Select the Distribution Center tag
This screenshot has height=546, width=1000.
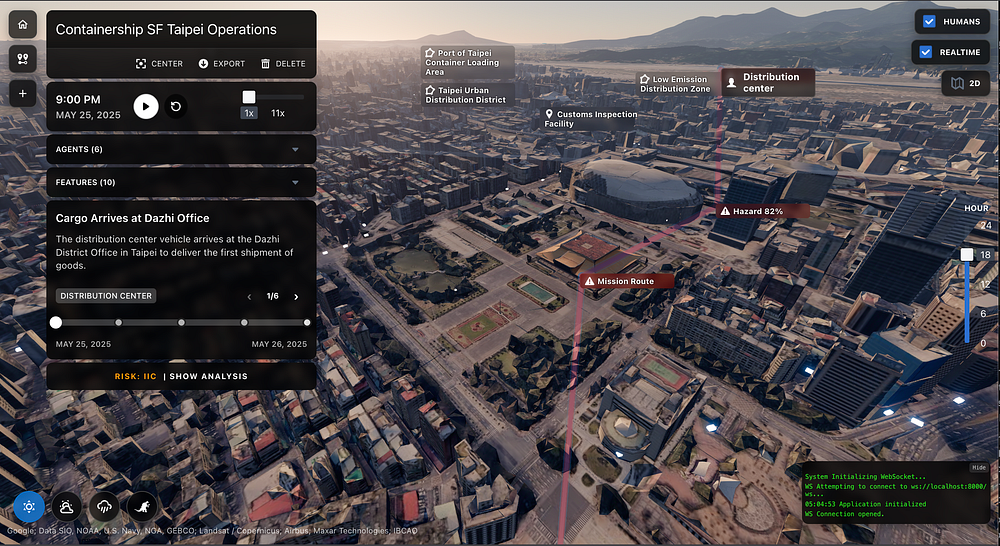pyautogui.click(x=106, y=296)
